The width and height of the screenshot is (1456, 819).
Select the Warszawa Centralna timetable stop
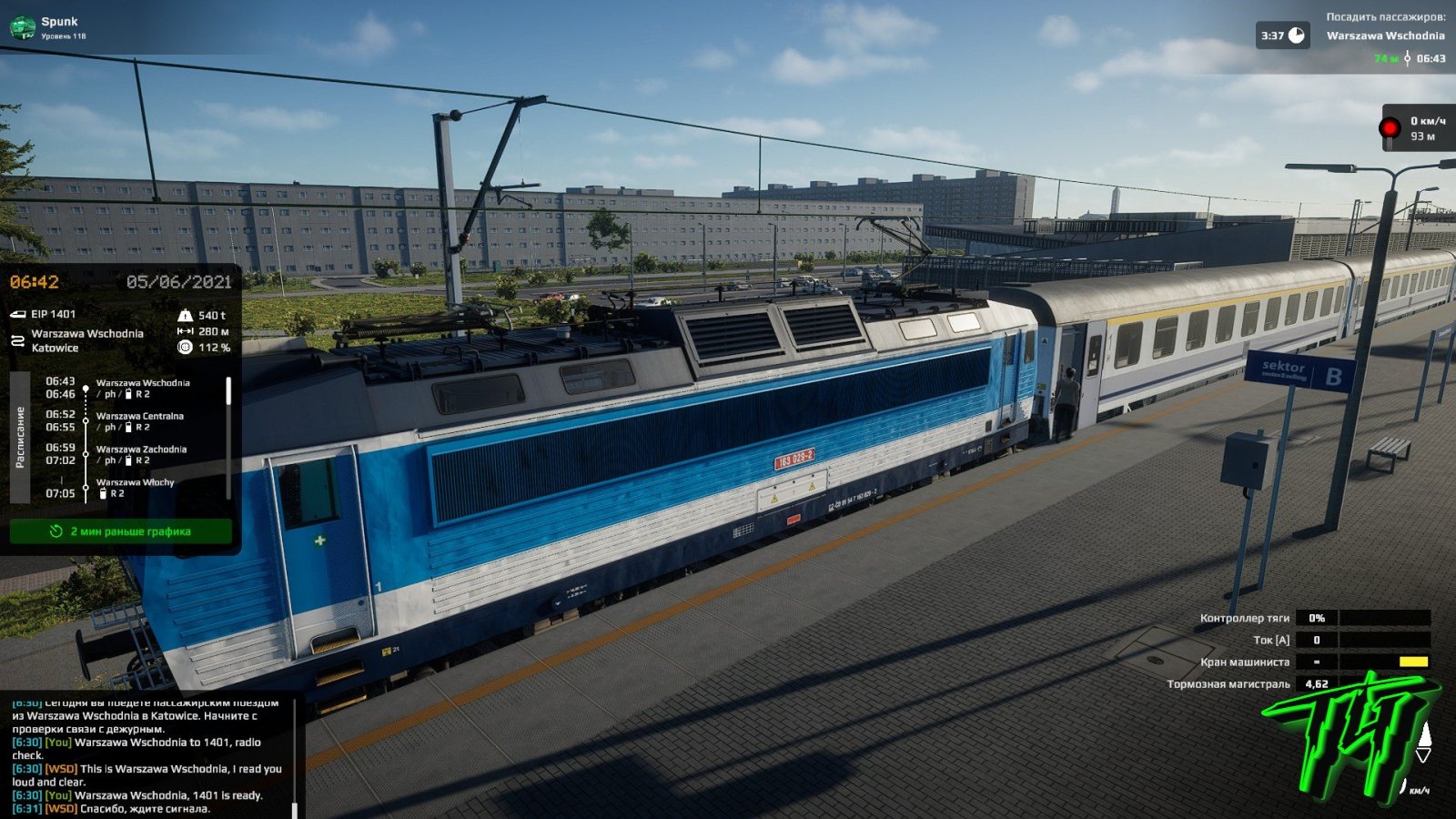(x=140, y=417)
